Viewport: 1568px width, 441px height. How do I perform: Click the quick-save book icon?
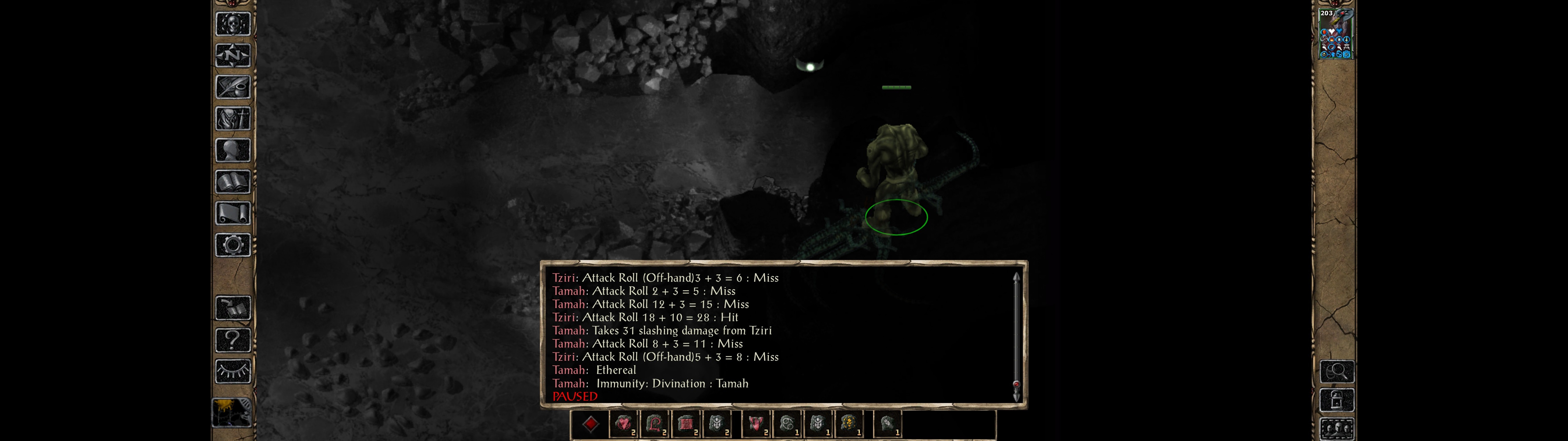[233, 308]
